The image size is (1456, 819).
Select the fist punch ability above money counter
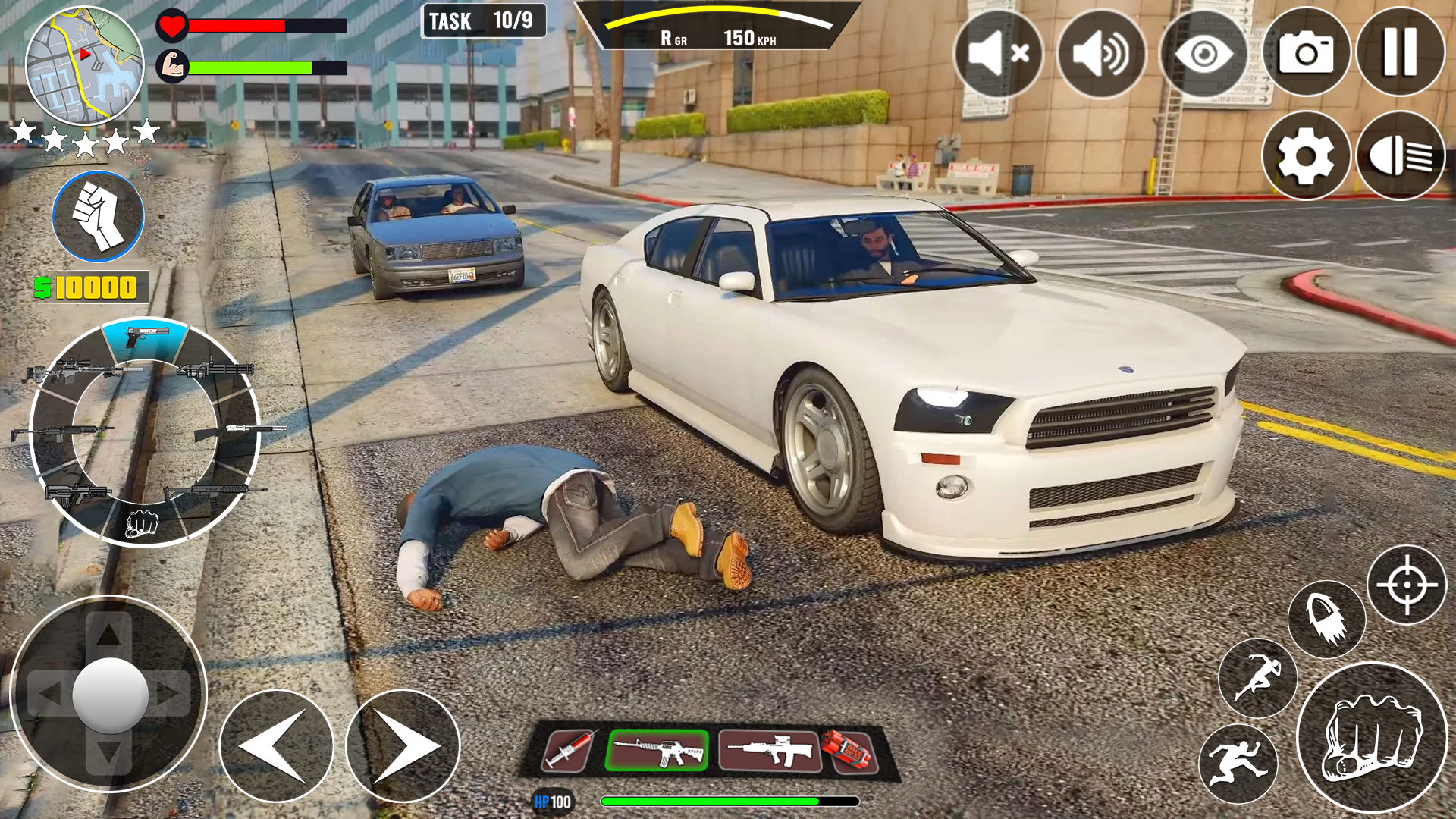click(x=97, y=218)
